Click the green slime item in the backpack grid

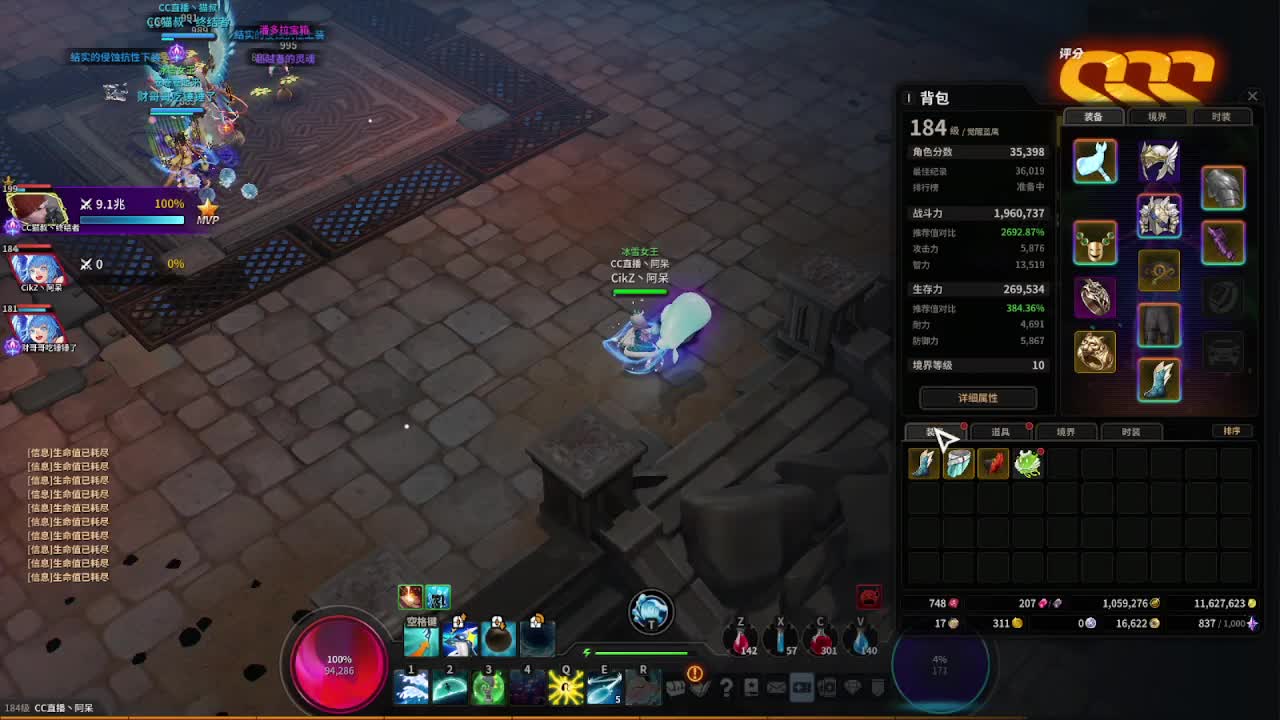[x=1029, y=463]
